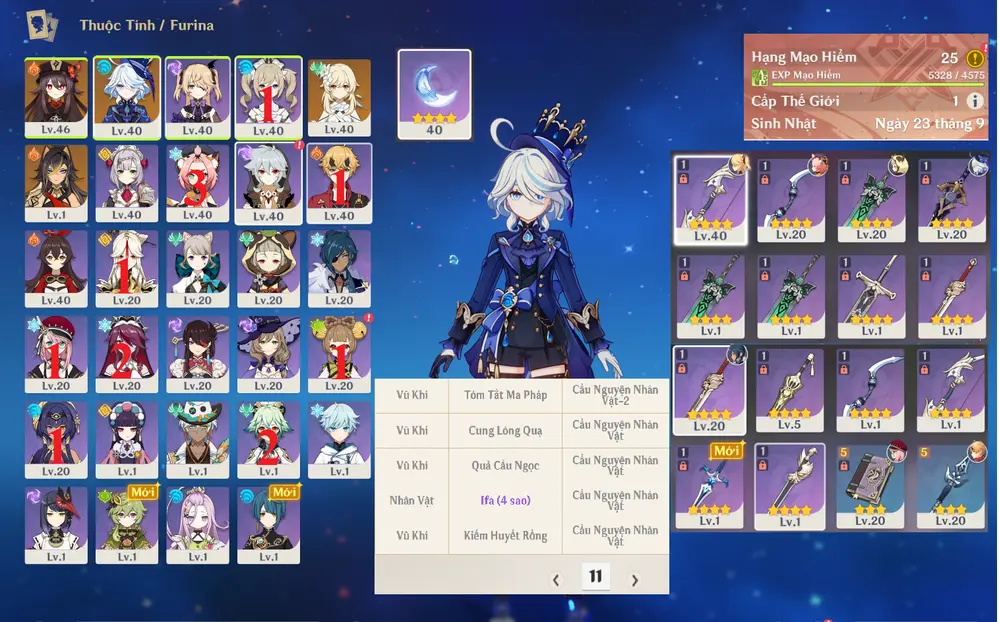Select Dehya's Lv.1 character portrait

[57, 182]
